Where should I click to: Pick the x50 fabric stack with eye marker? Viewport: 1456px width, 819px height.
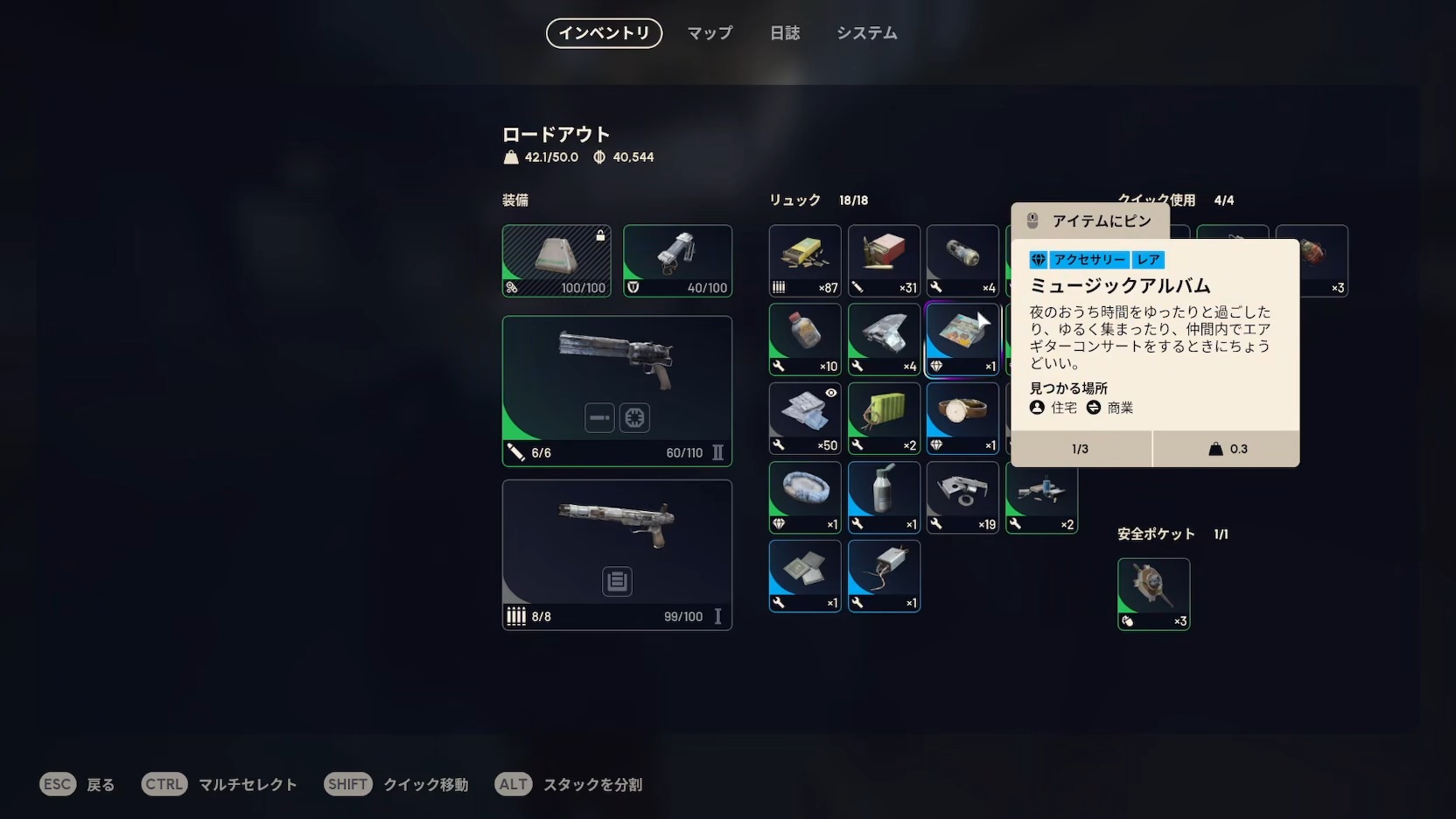click(x=805, y=418)
